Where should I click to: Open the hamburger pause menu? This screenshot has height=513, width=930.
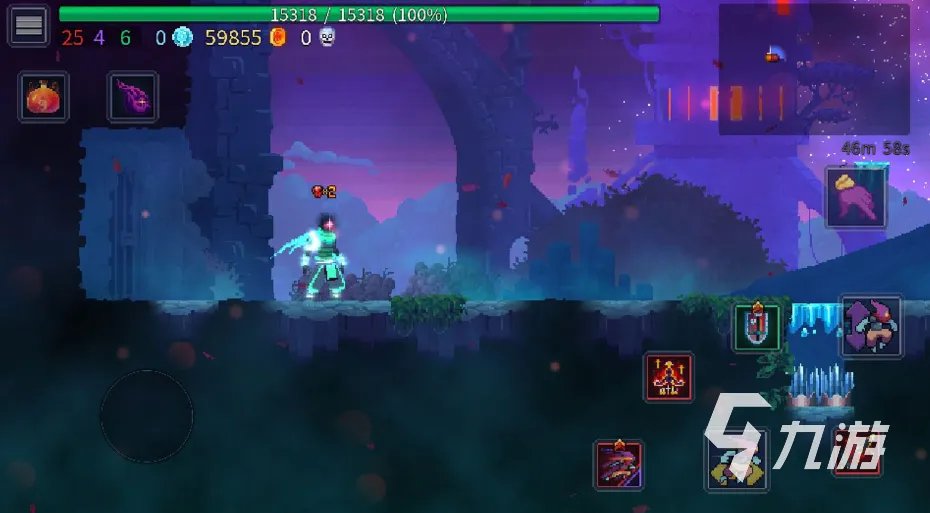(29, 26)
